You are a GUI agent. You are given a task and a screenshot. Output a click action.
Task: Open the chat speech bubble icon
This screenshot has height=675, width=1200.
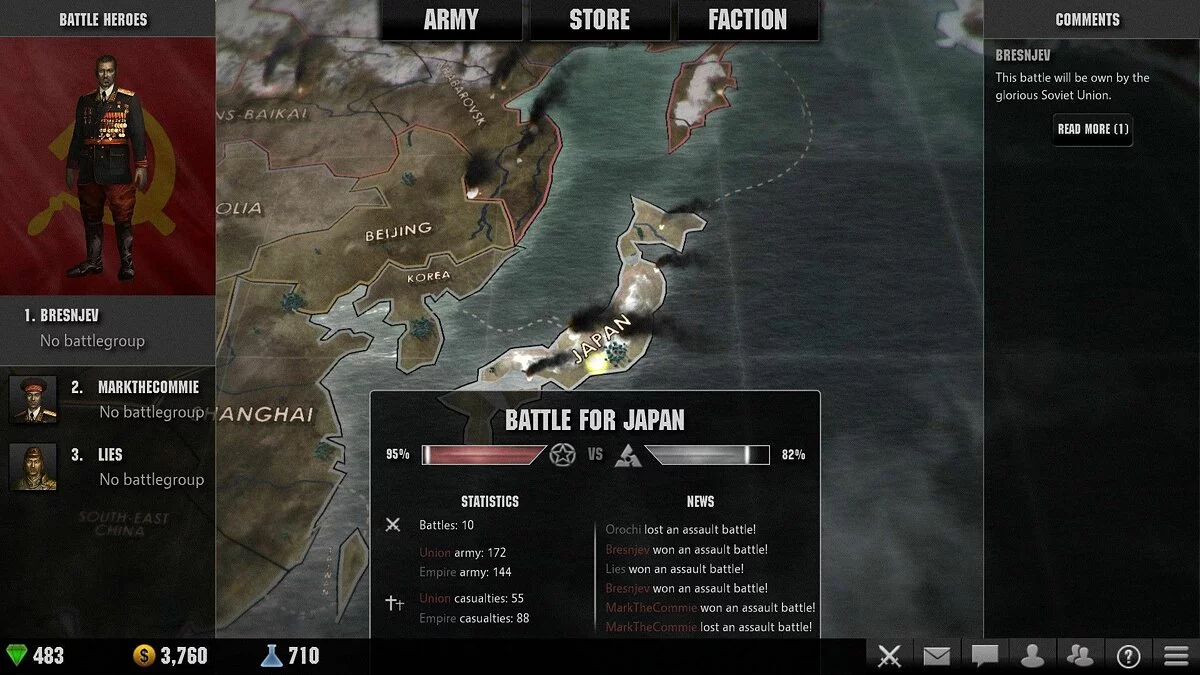click(x=985, y=656)
